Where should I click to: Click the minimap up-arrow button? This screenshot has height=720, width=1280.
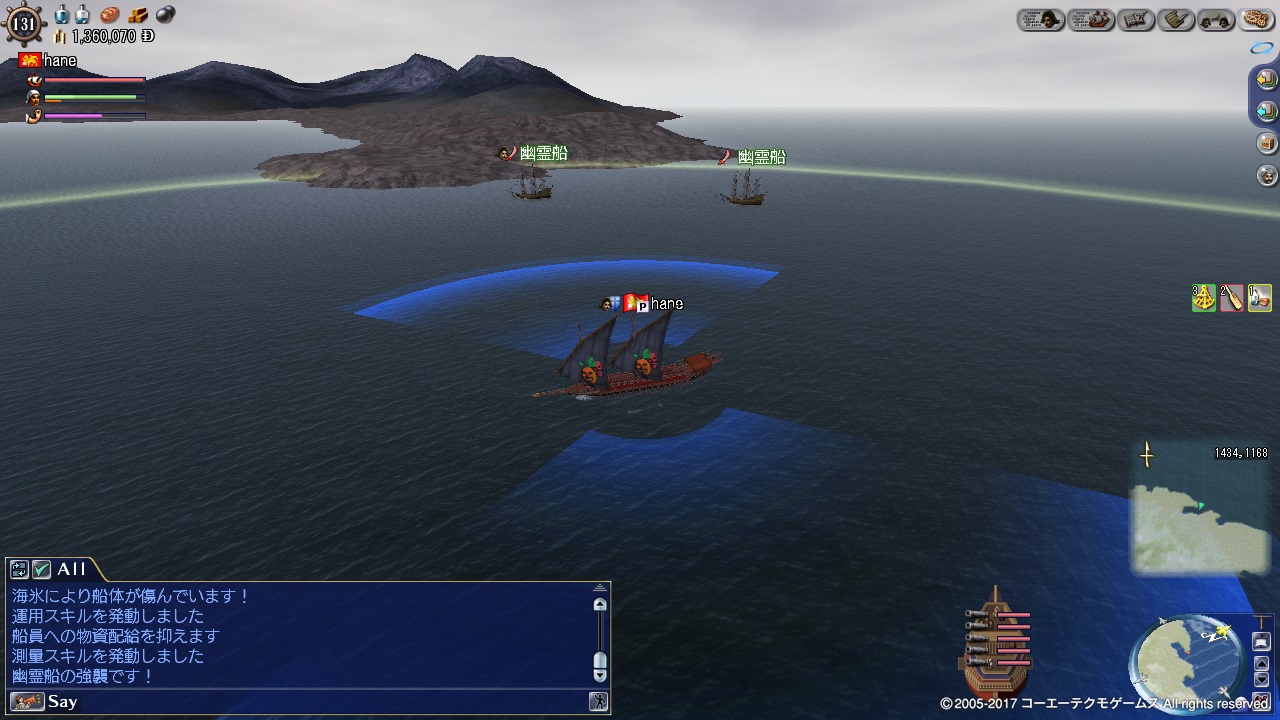(x=1261, y=662)
